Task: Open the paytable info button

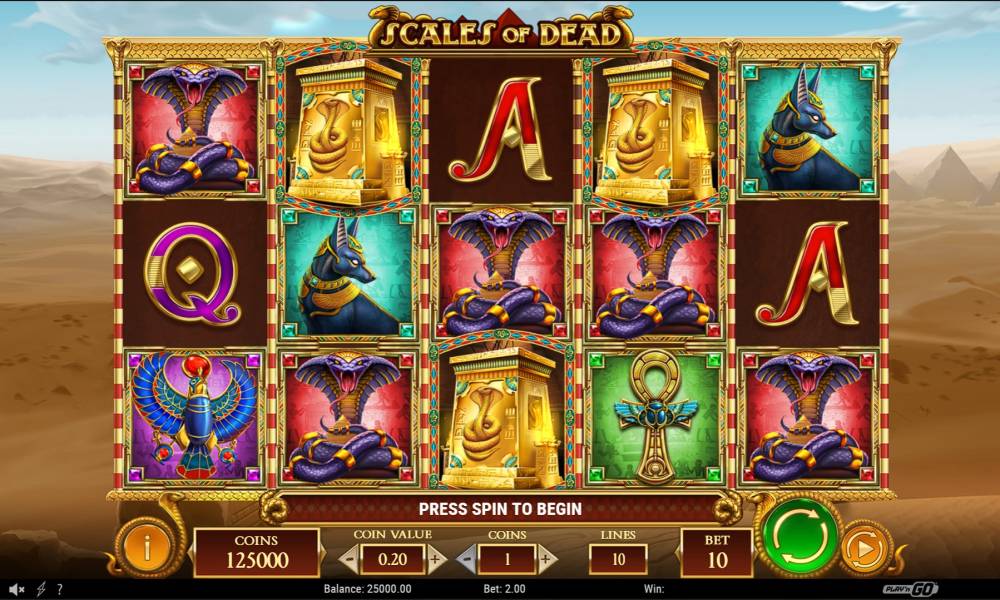Action: [x=148, y=547]
